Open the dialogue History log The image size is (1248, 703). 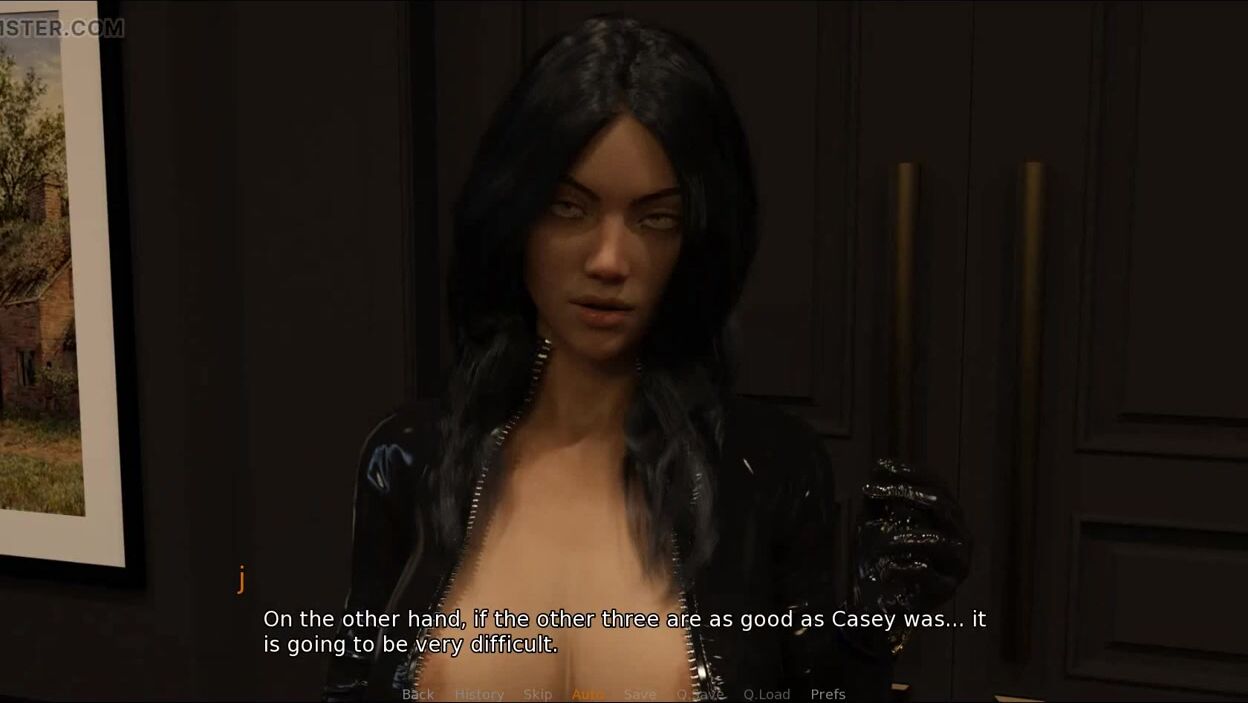(x=479, y=694)
